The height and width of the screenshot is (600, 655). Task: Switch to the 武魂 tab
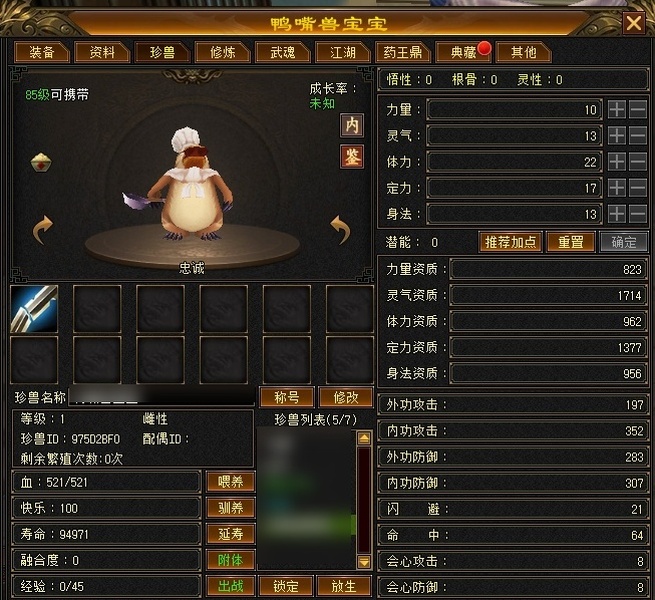coord(276,52)
